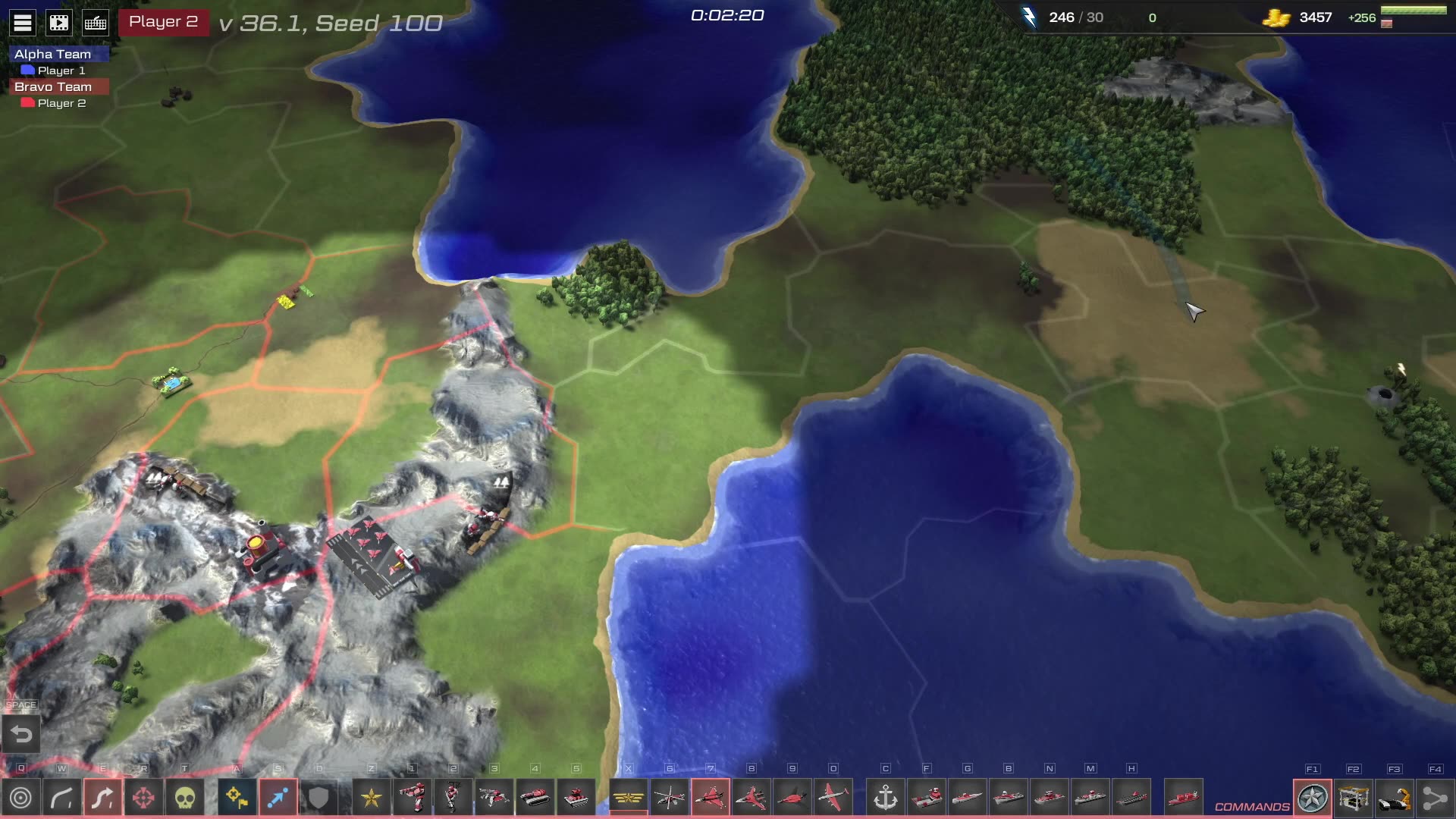Activate the concentric circles target command
1456x819 pixels.
click(21, 798)
